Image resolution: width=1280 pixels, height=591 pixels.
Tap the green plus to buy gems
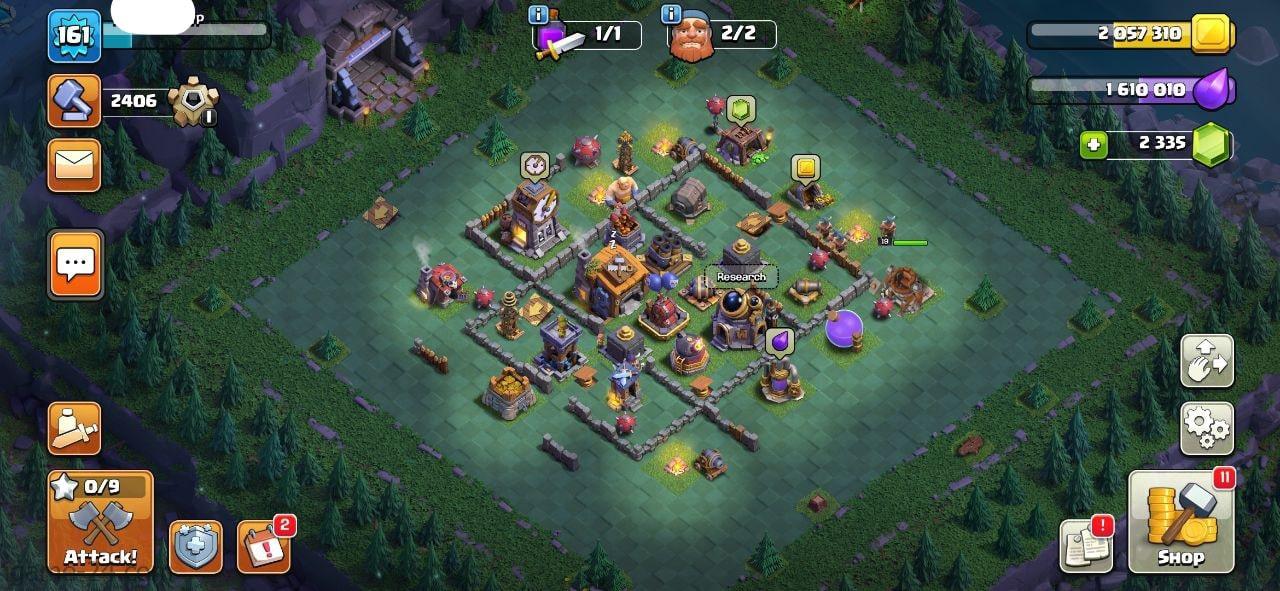(1094, 145)
